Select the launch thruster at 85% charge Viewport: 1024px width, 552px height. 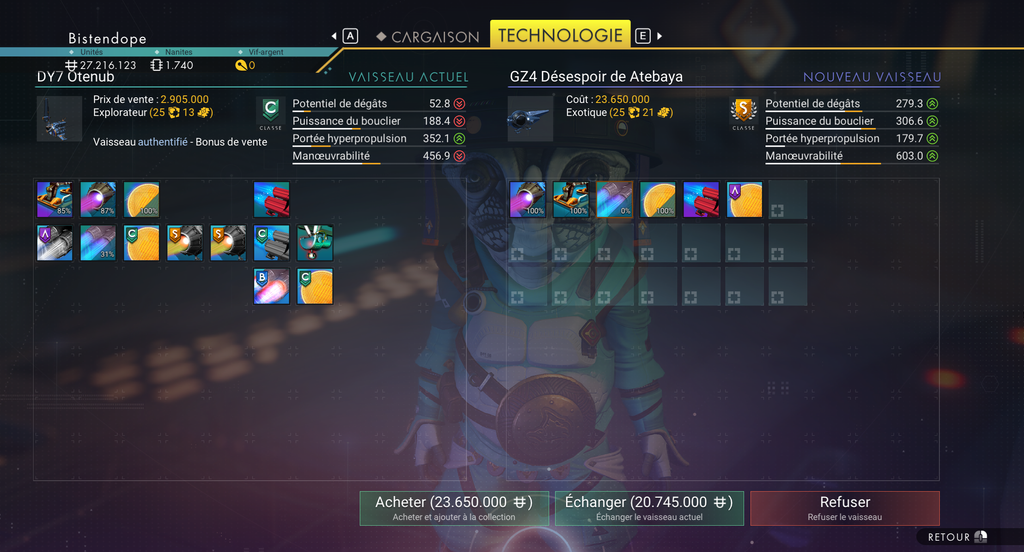(55, 199)
